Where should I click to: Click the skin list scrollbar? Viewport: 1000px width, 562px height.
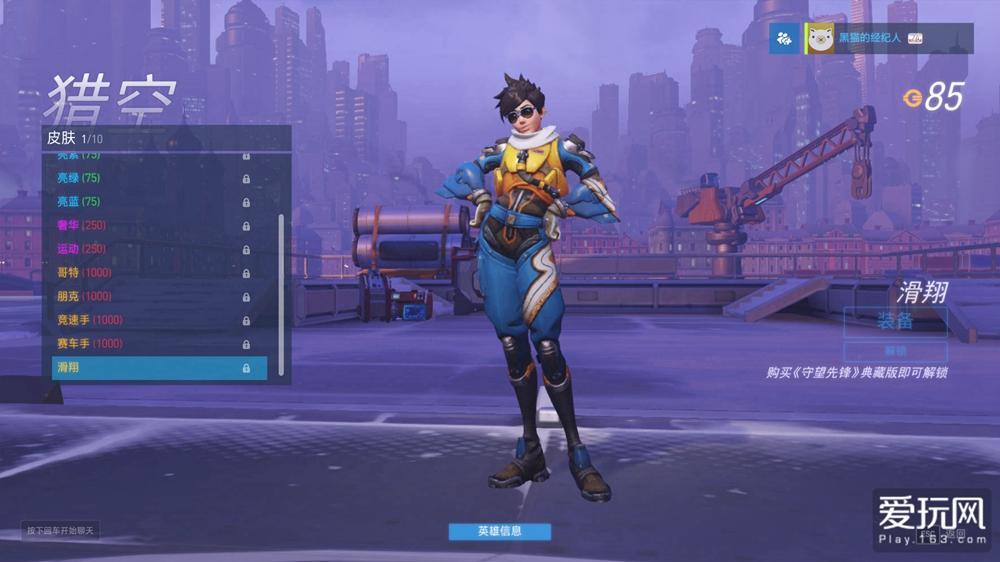click(x=281, y=290)
